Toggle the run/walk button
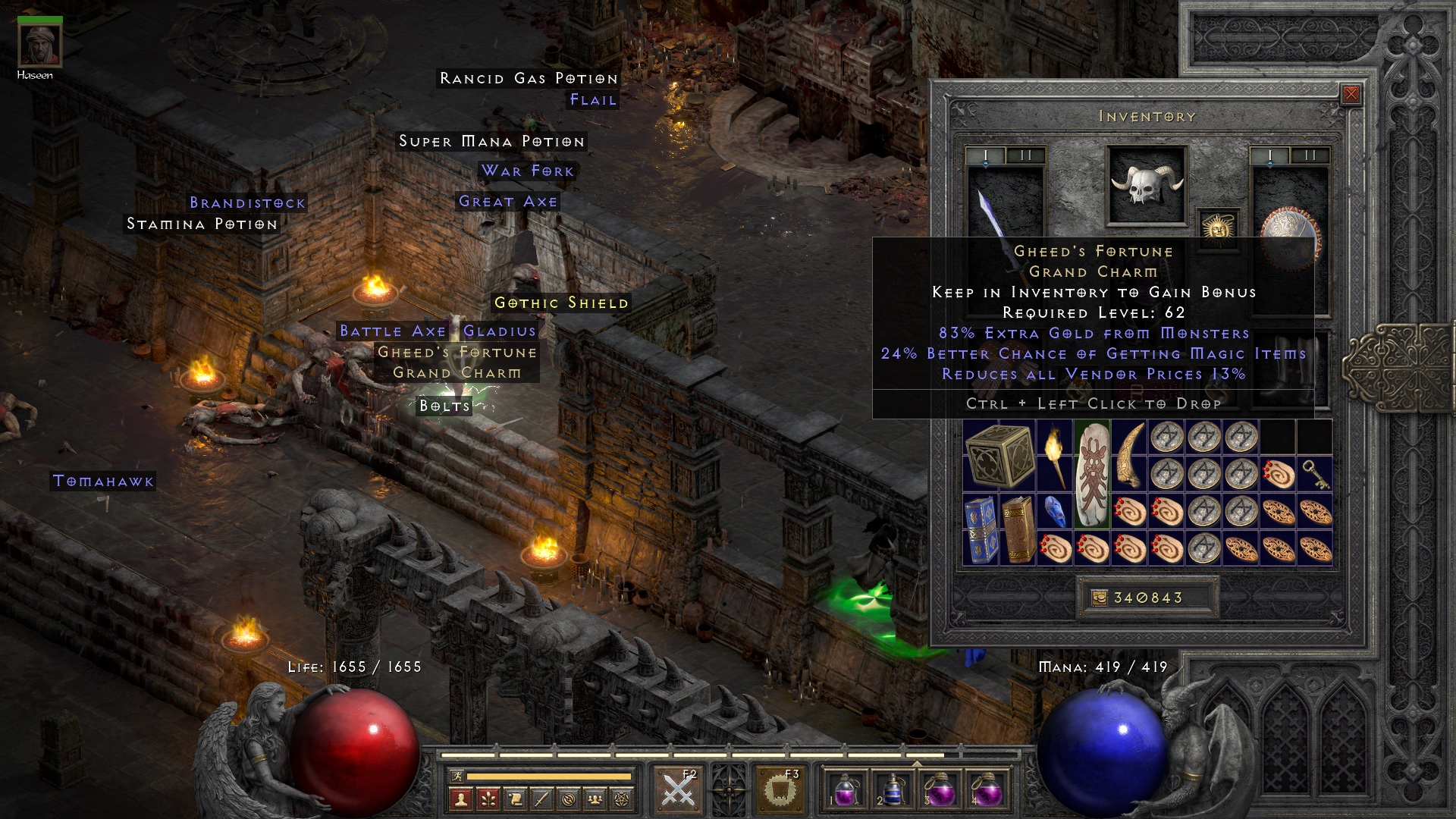Image resolution: width=1456 pixels, height=819 pixels. [457, 776]
